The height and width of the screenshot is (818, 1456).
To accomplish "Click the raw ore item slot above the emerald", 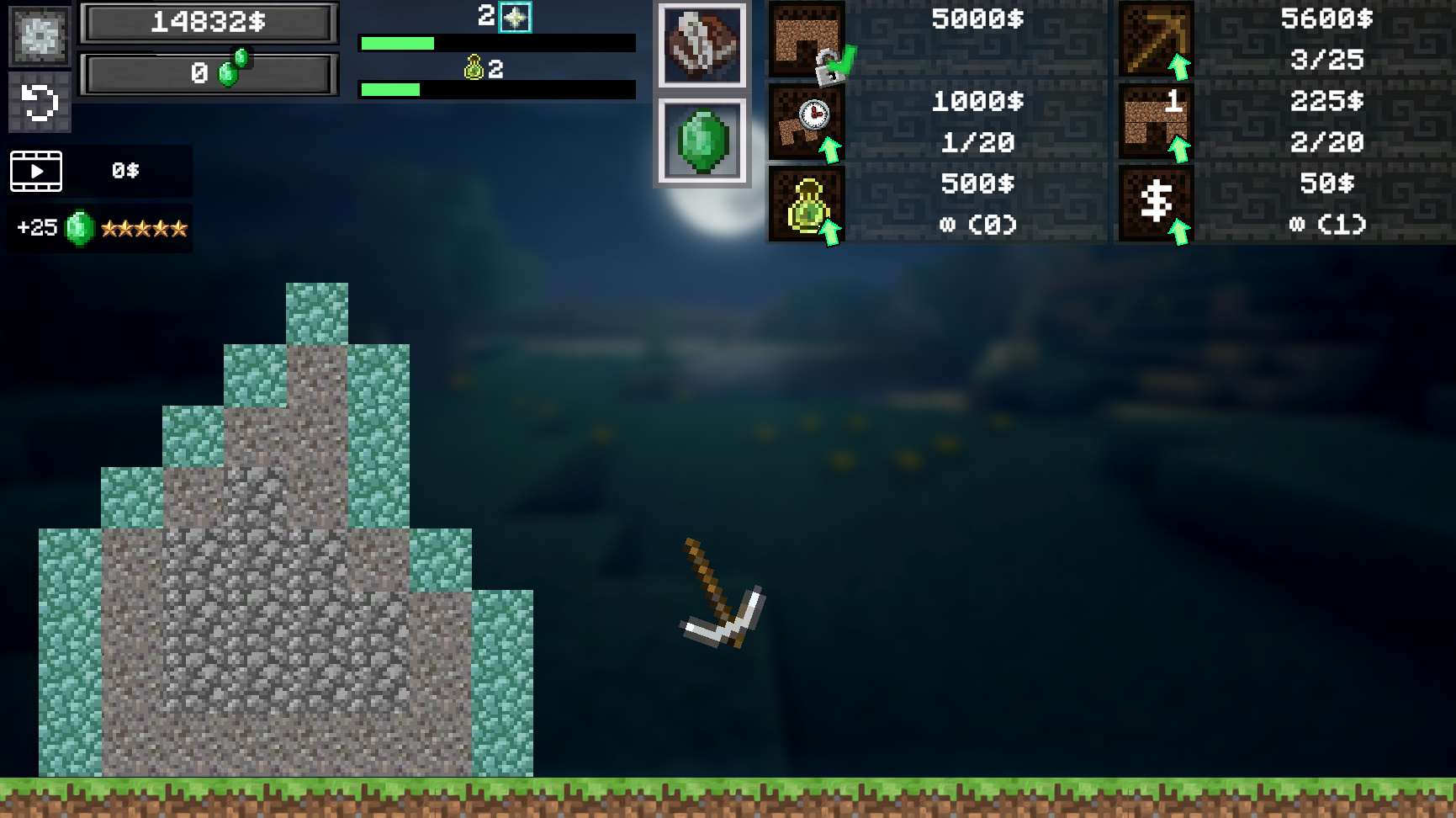I will [703, 46].
